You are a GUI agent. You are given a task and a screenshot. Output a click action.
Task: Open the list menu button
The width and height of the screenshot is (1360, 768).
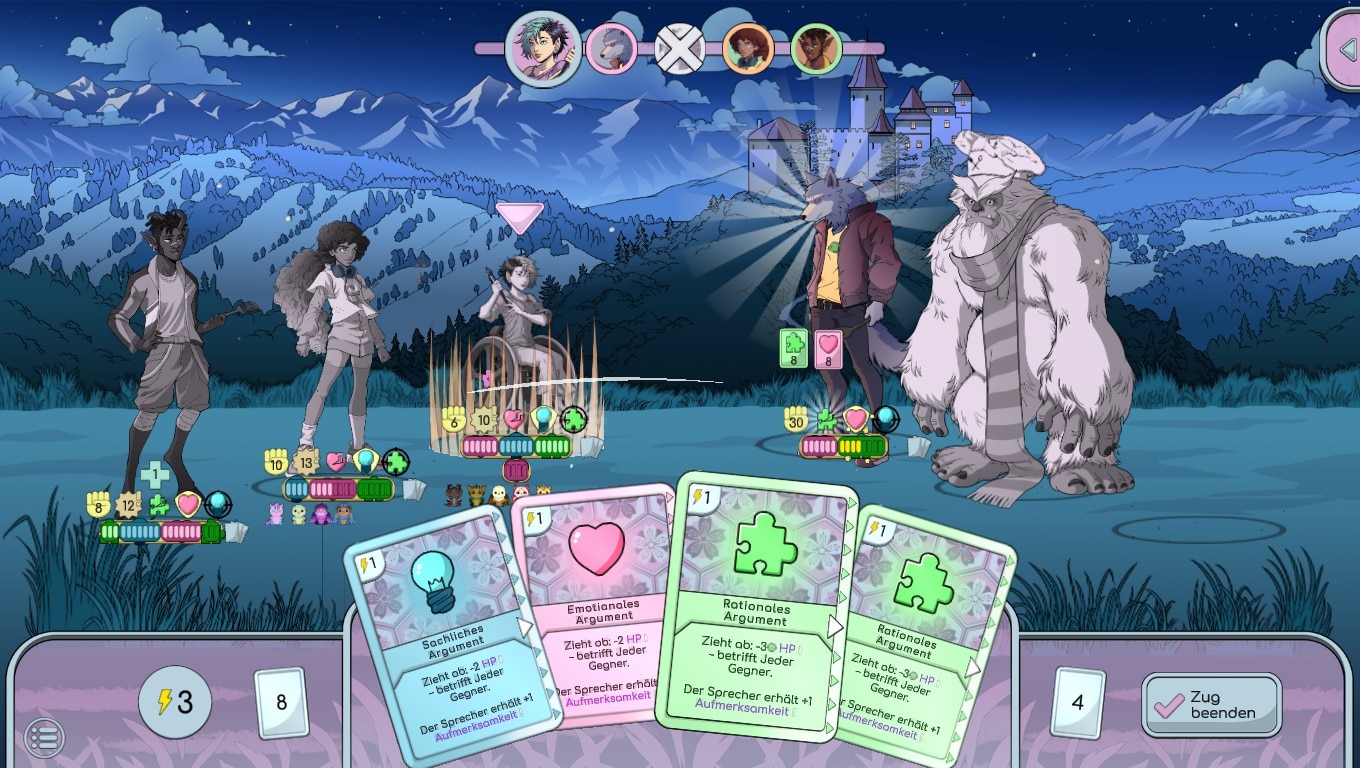(x=44, y=738)
